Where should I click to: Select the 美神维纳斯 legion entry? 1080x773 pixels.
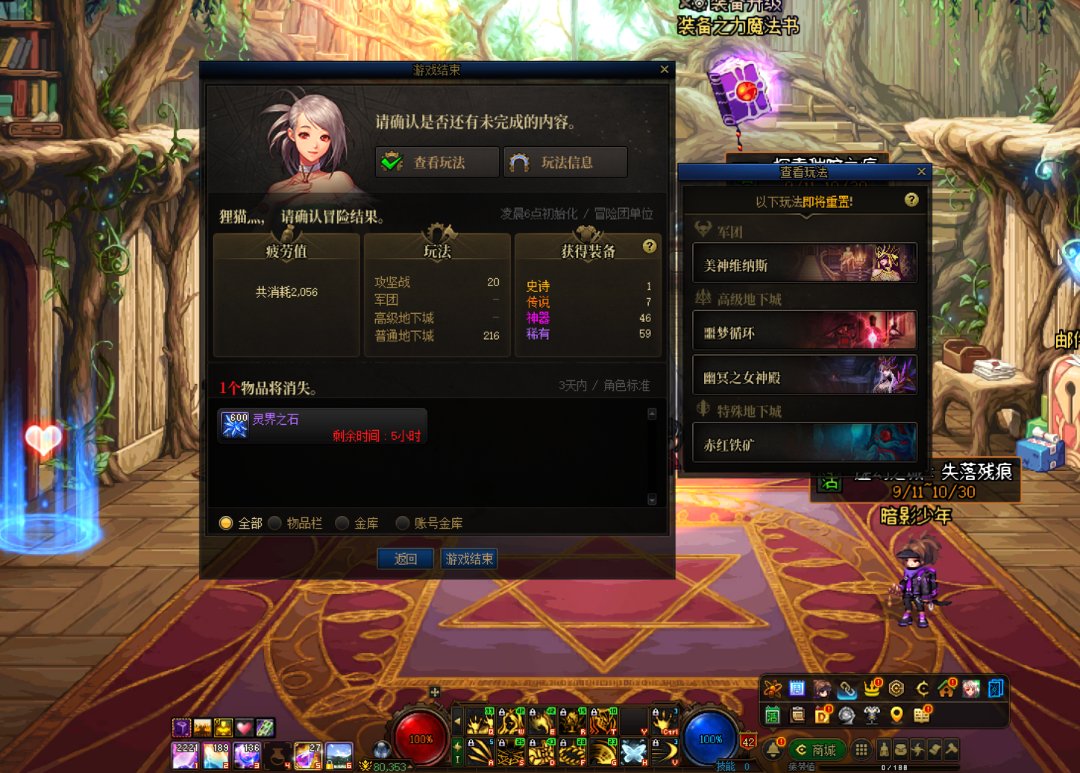pos(804,263)
